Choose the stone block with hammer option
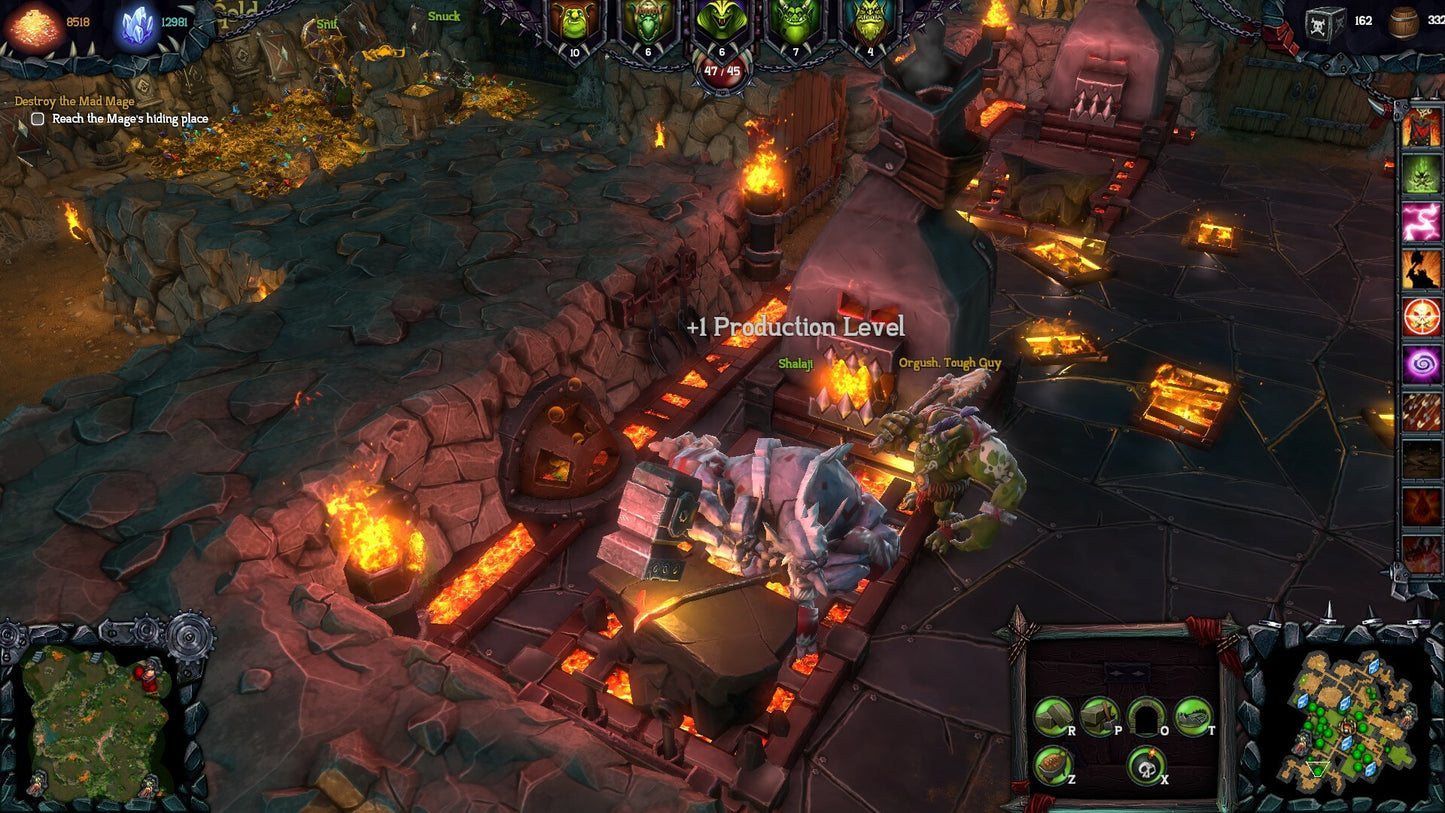The height and width of the screenshot is (813, 1445). pos(1099,715)
